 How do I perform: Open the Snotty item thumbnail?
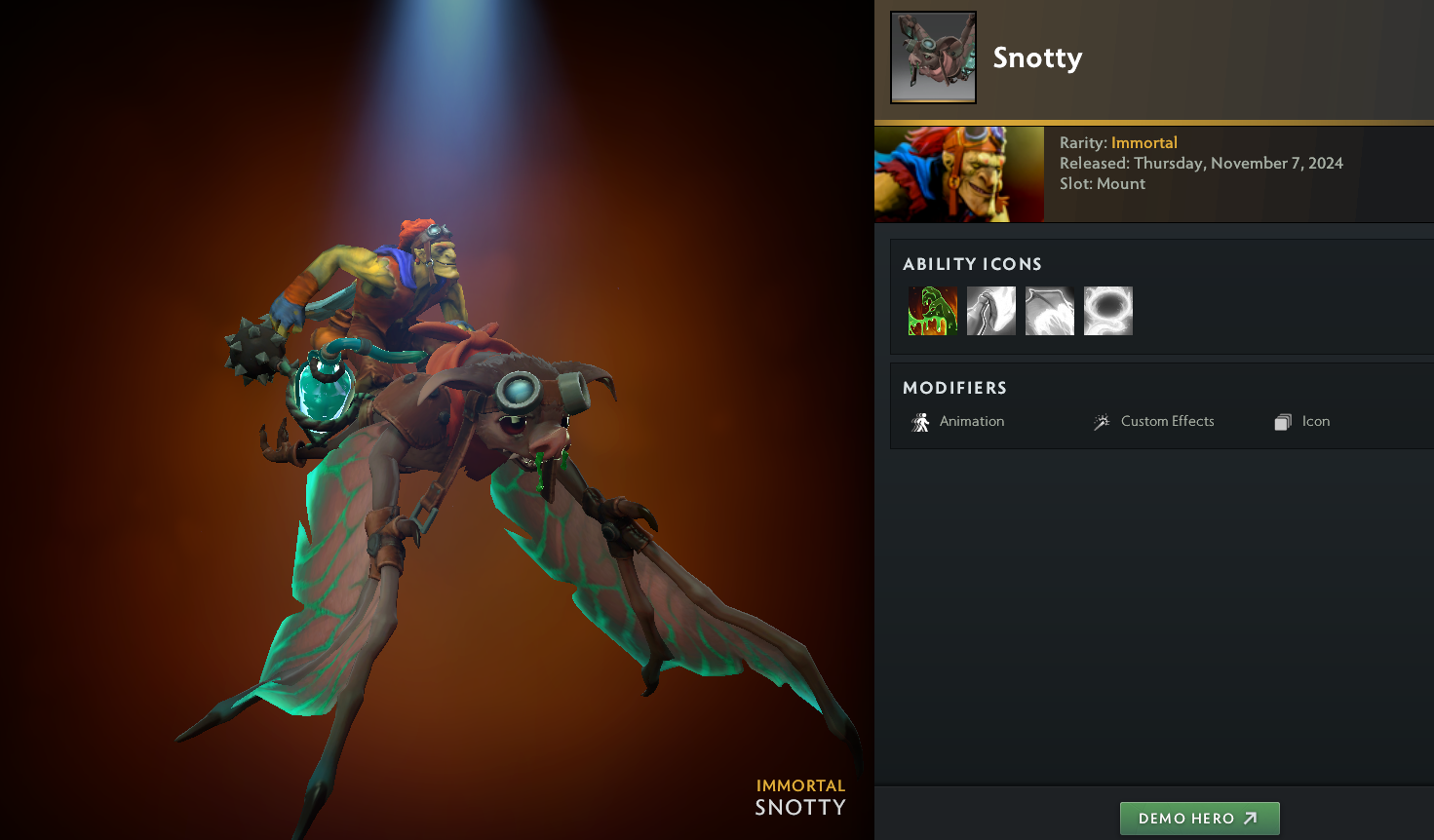coord(933,57)
